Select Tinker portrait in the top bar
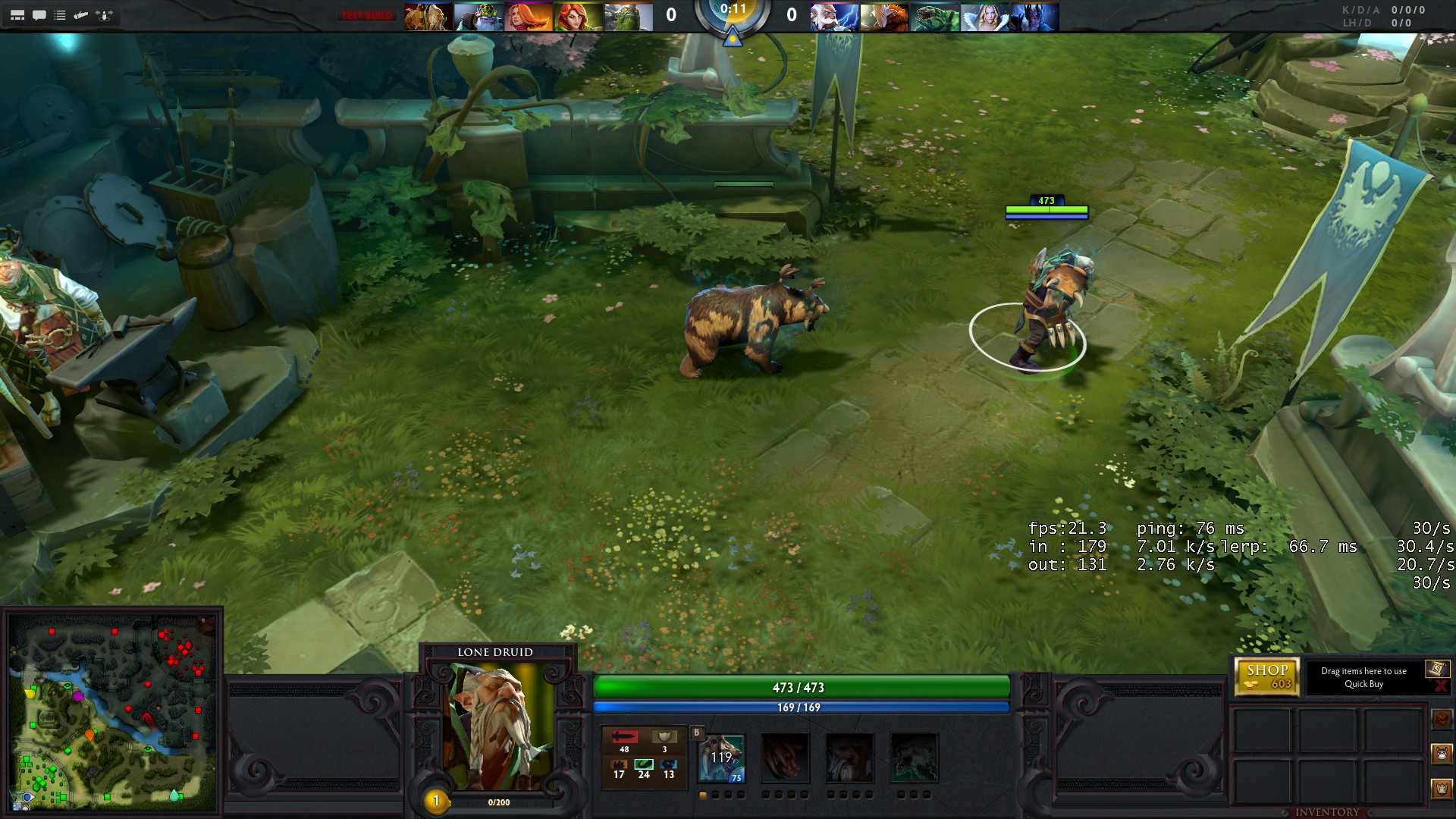1456x819 pixels. (x=479, y=17)
